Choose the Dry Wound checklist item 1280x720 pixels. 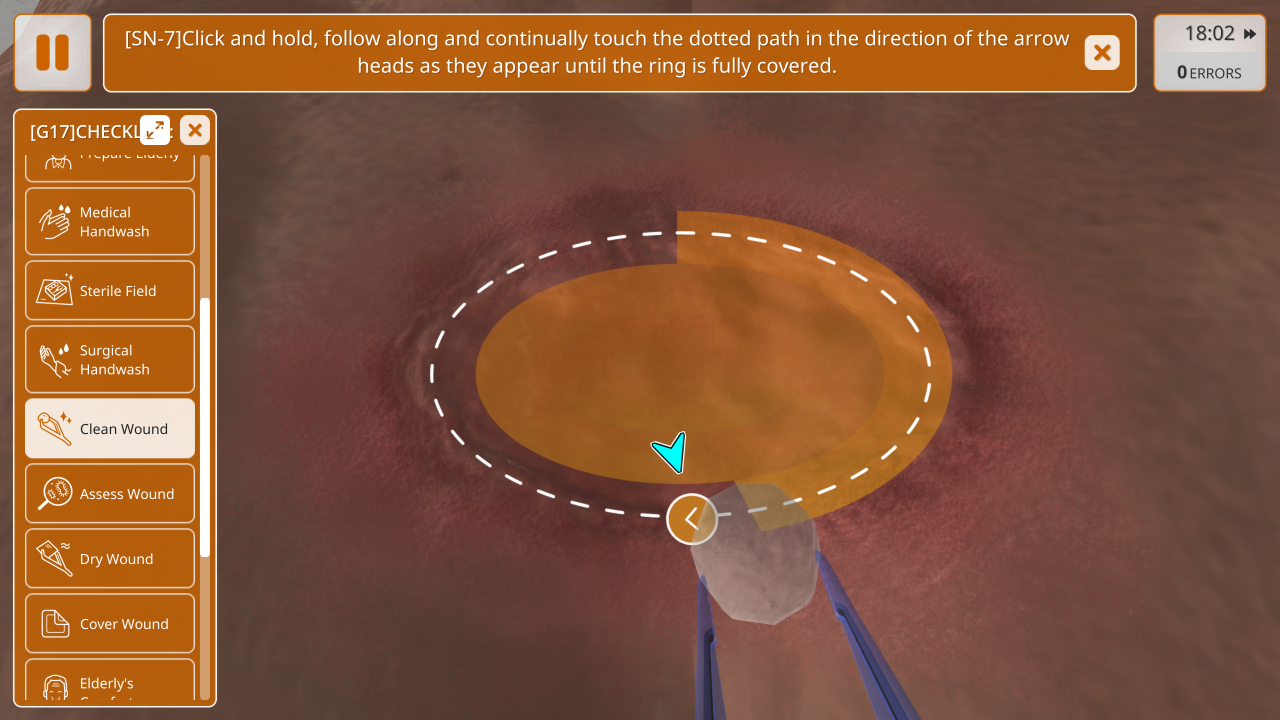(x=110, y=559)
